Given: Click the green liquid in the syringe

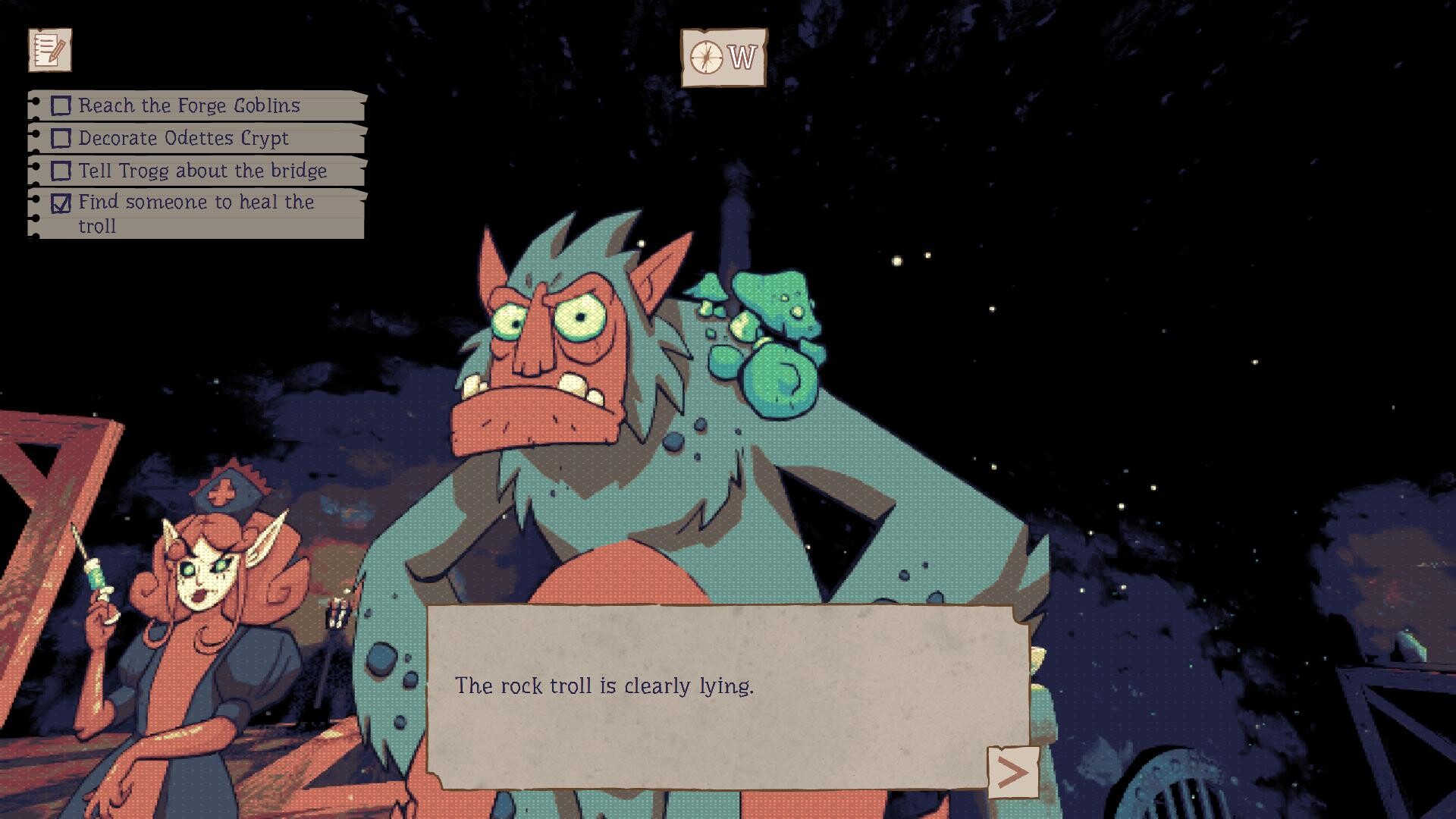Looking at the screenshot, I should [x=97, y=578].
